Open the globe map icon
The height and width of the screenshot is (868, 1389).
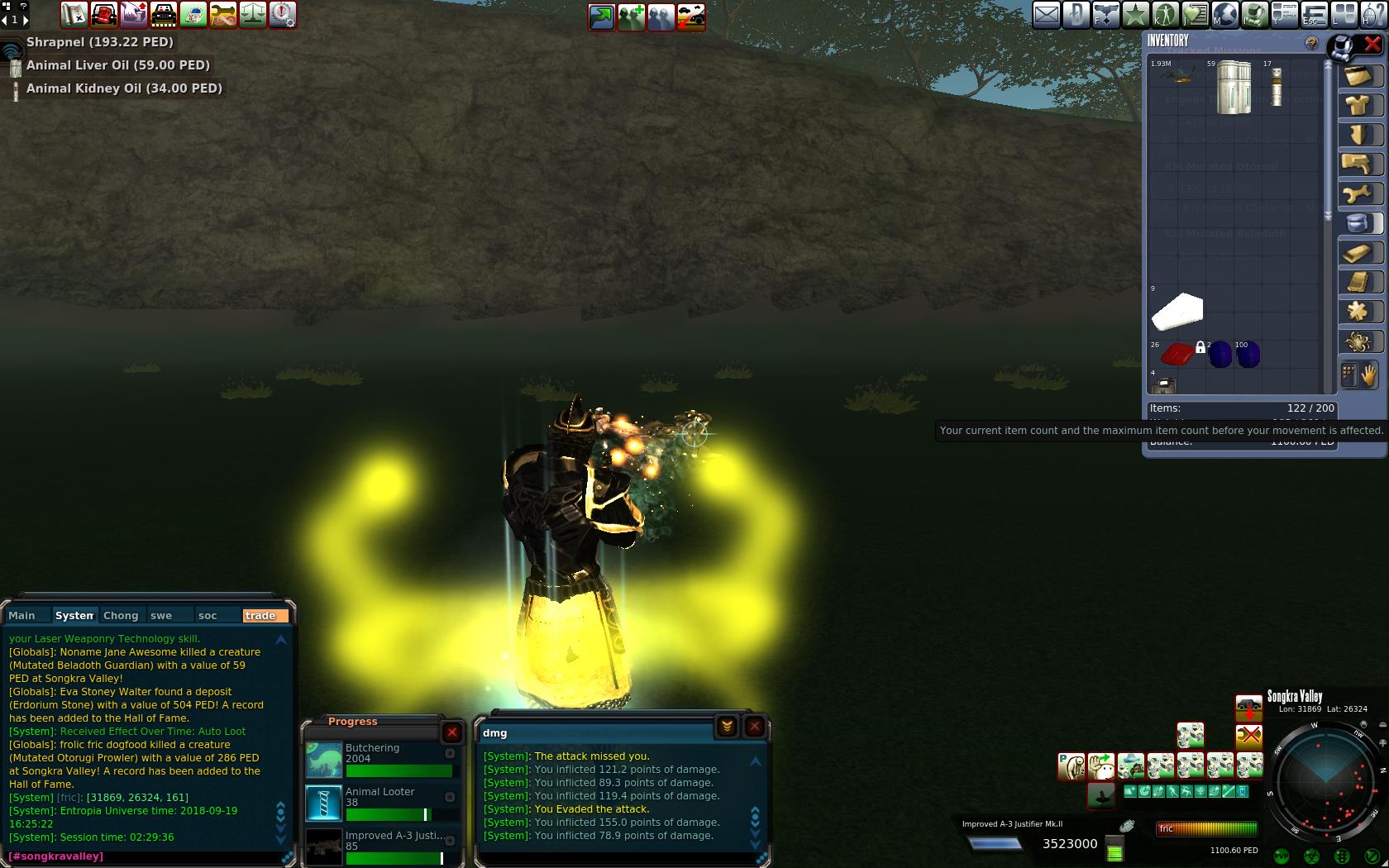(1225, 15)
